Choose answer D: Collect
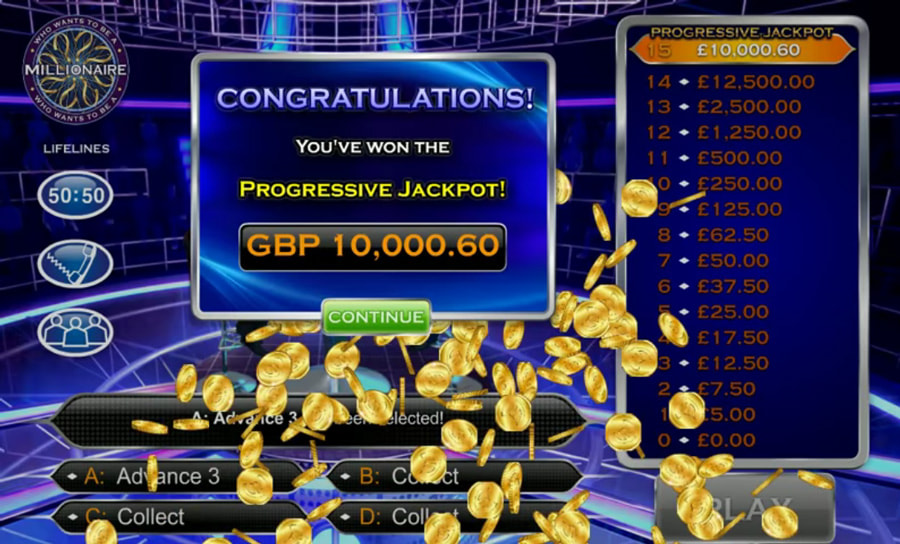This screenshot has width=900, height=544. [440, 517]
